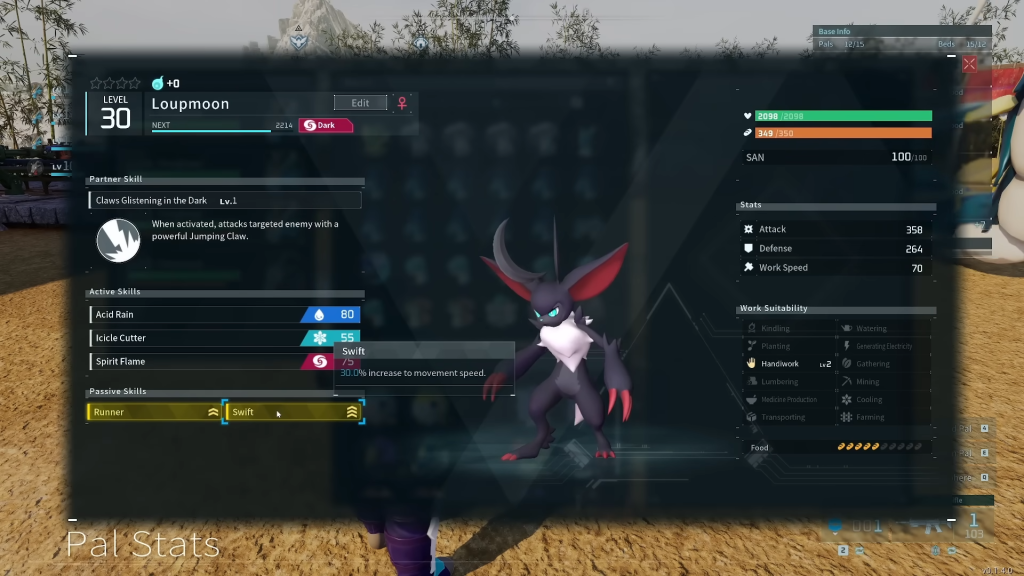Select the Handwork work suitability entry

788,364
